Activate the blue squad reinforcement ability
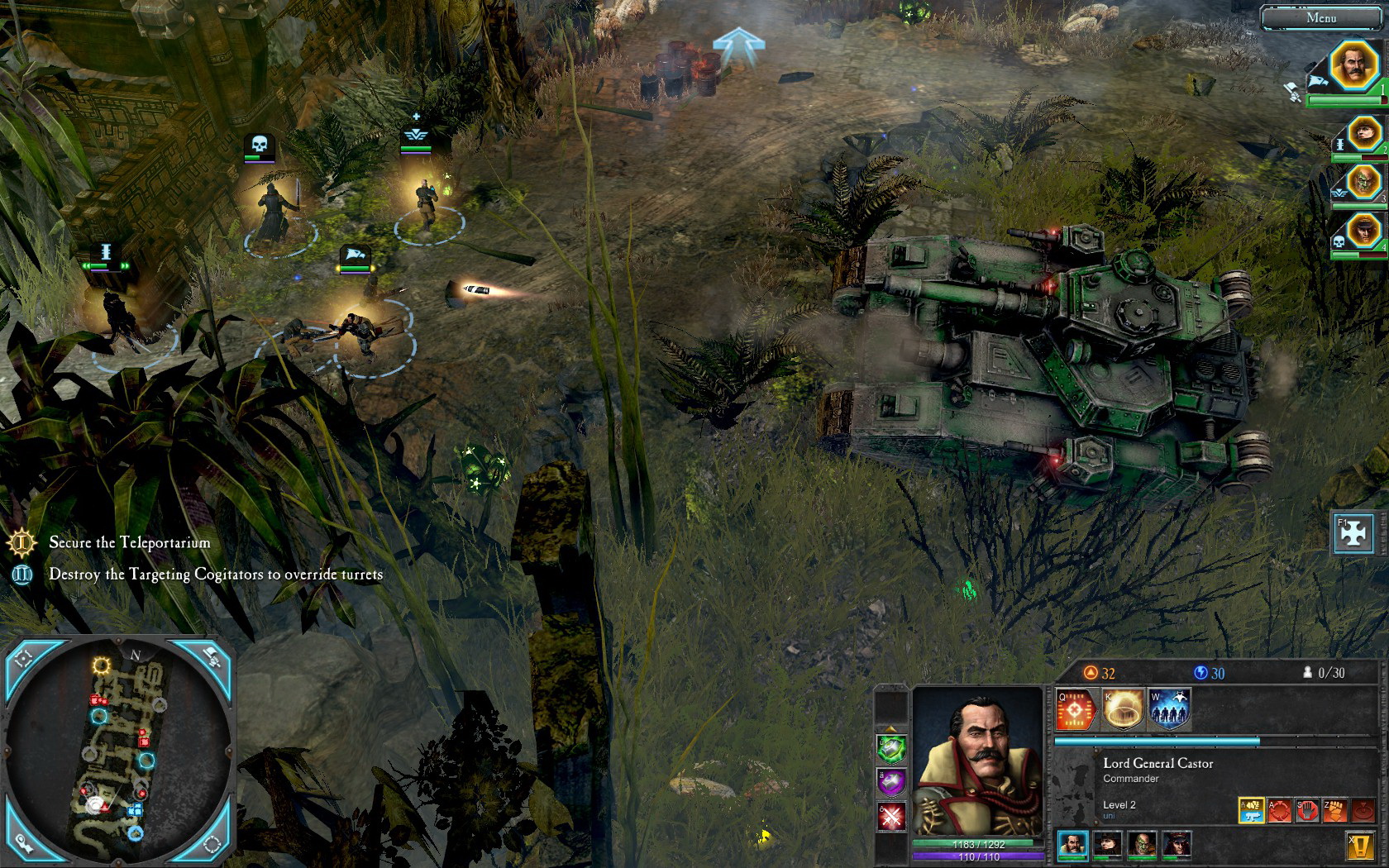 click(x=1169, y=709)
